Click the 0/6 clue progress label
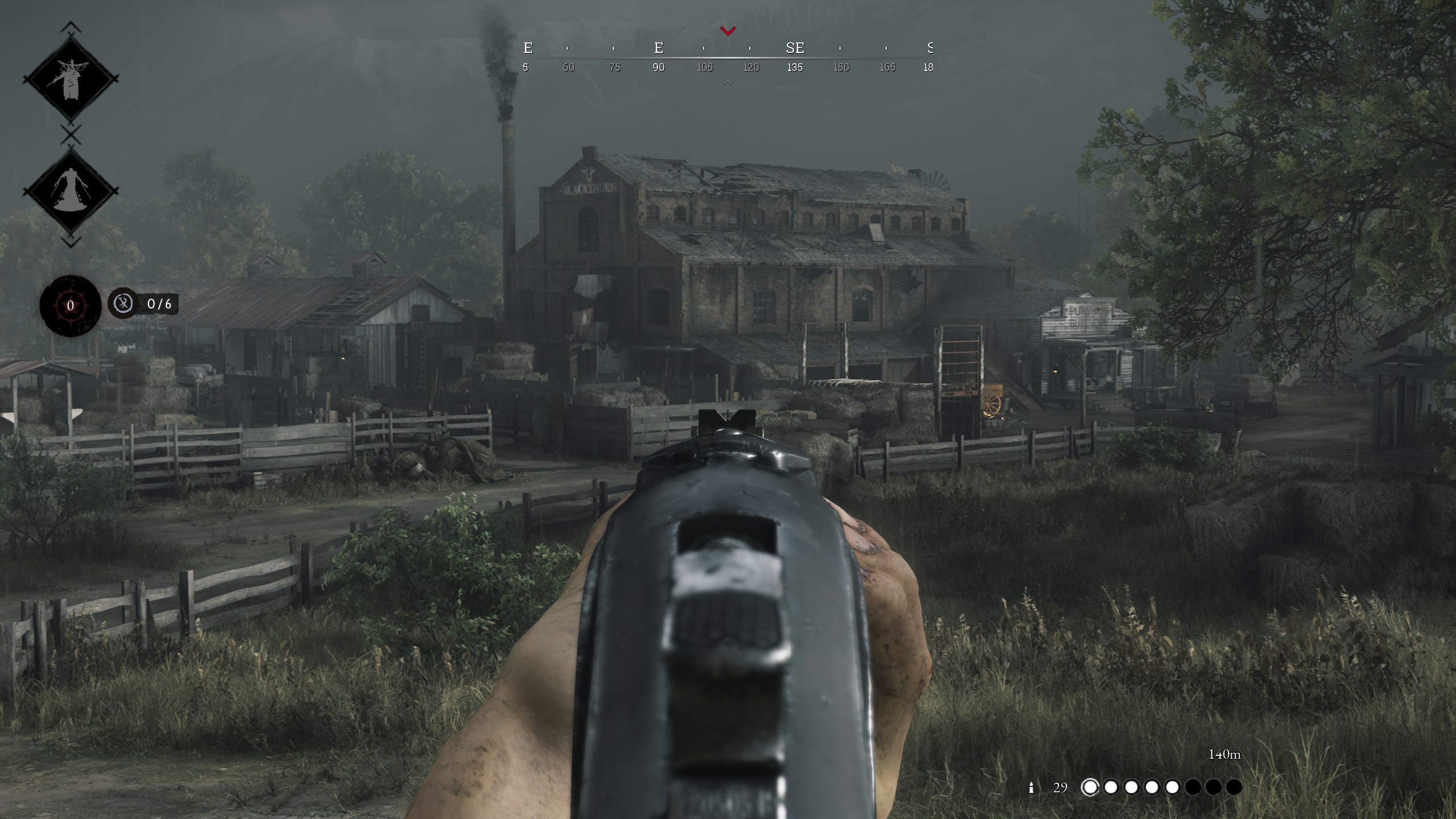The height and width of the screenshot is (819, 1456). pos(160,304)
